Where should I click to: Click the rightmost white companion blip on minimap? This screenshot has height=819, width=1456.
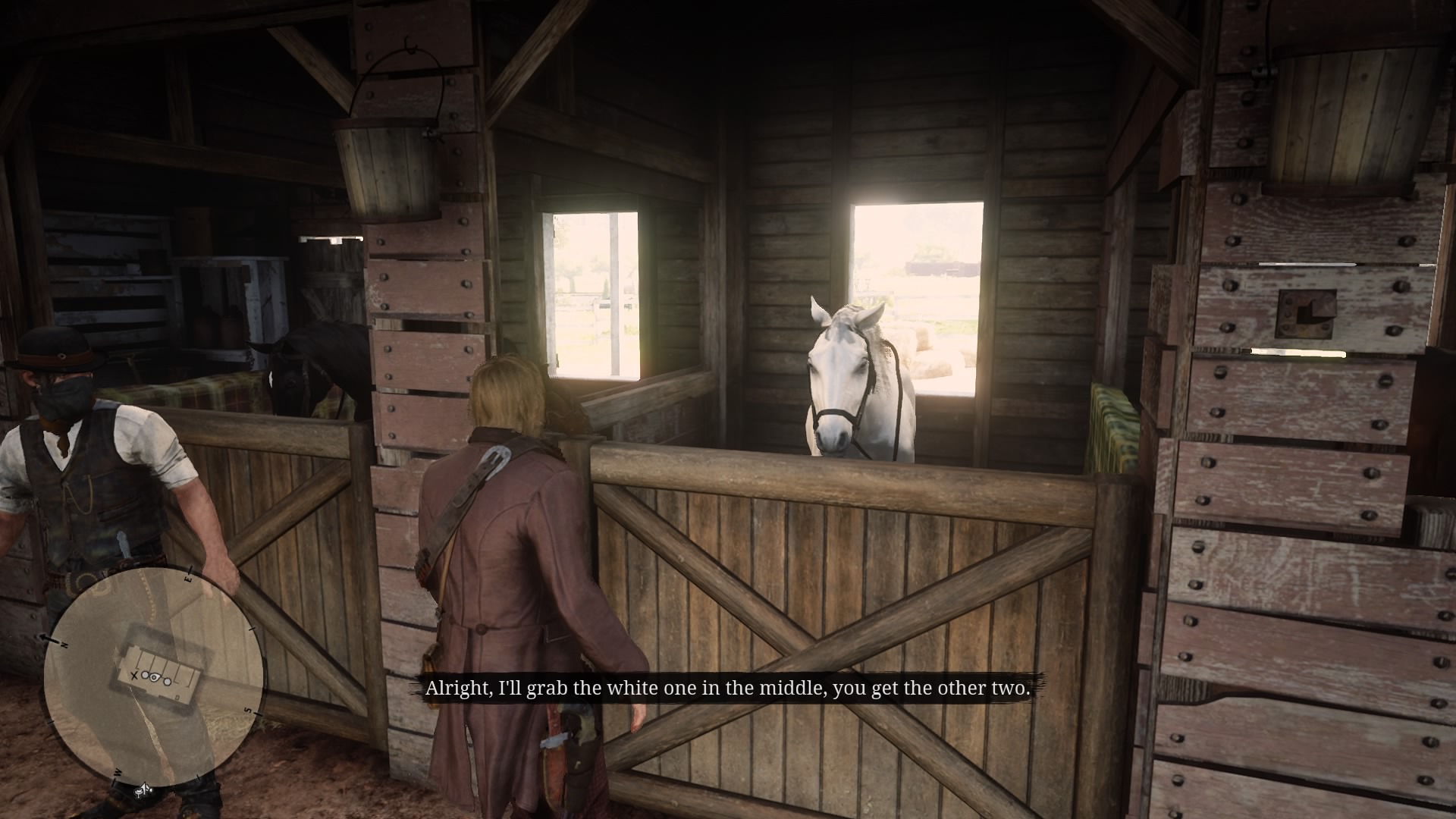pyautogui.click(x=168, y=682)
